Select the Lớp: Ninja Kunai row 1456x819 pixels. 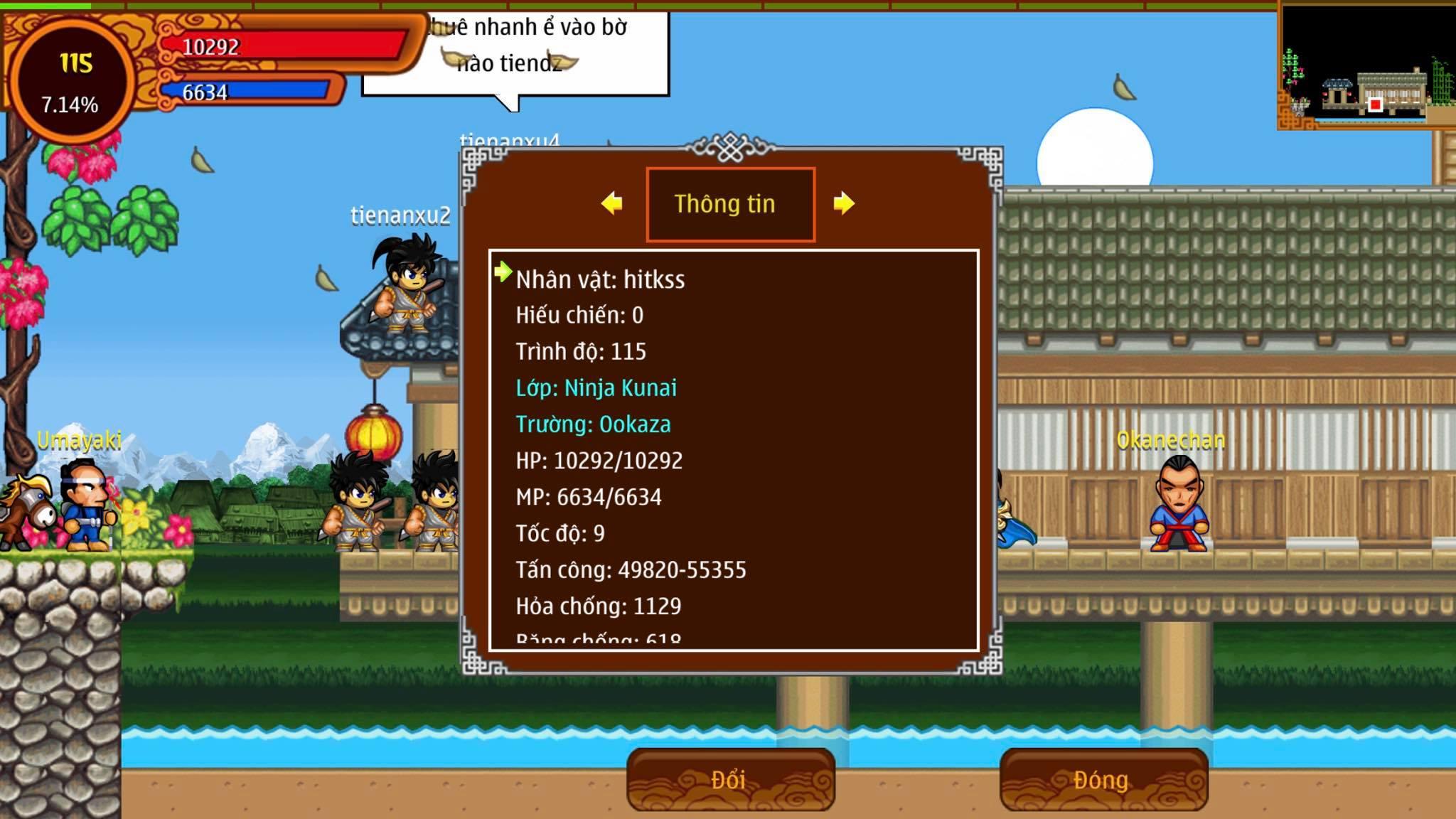(596, 388)
